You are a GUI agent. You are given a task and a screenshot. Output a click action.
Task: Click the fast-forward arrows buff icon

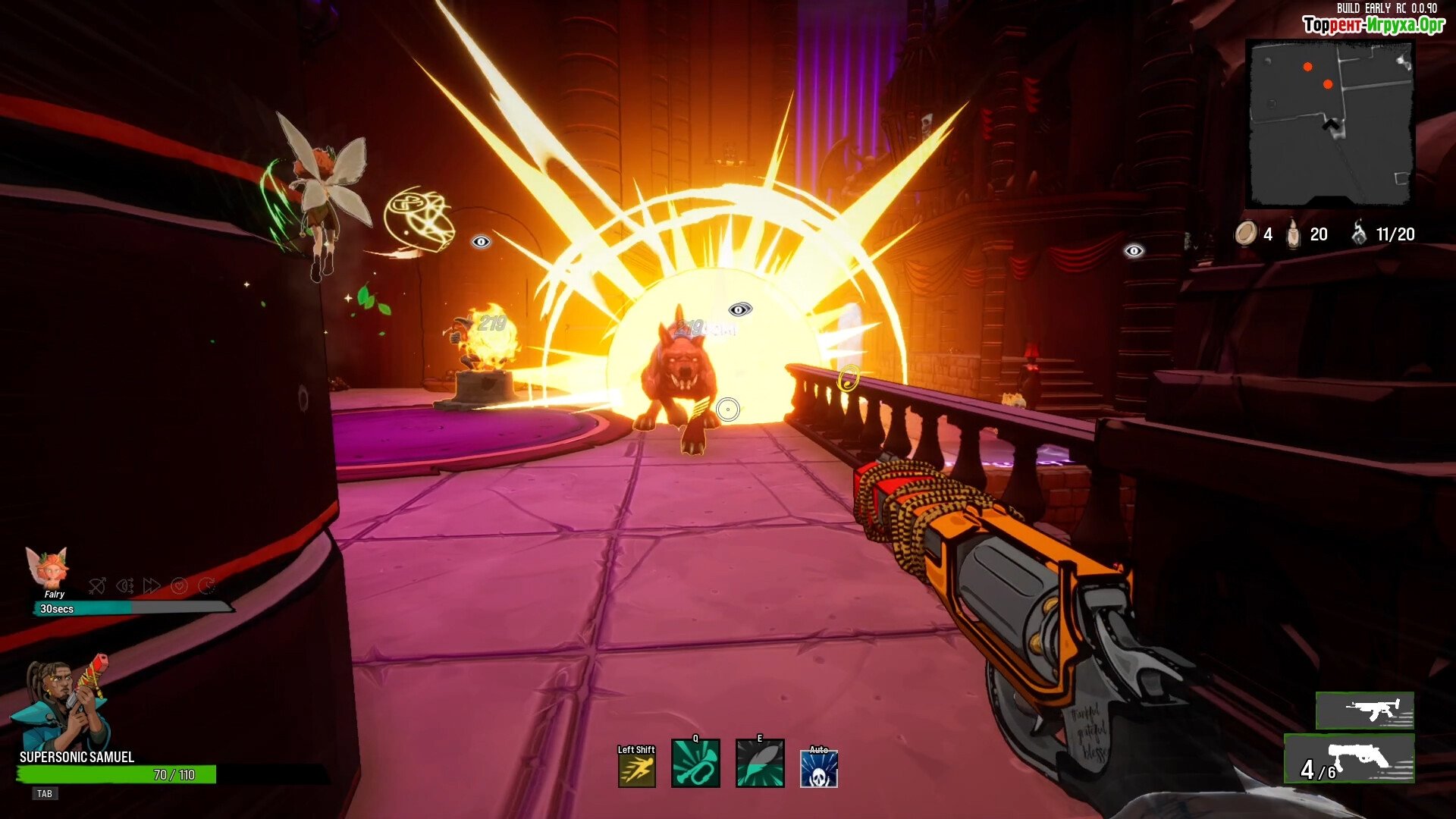coord(152,585)
